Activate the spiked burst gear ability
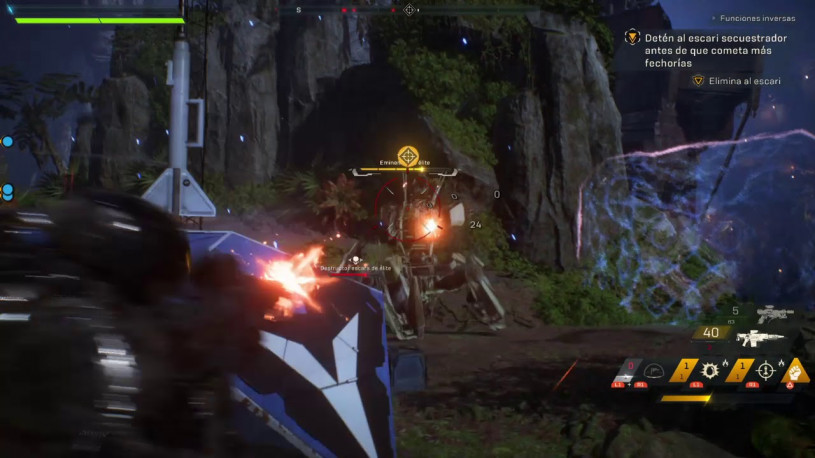 (711, 371)
